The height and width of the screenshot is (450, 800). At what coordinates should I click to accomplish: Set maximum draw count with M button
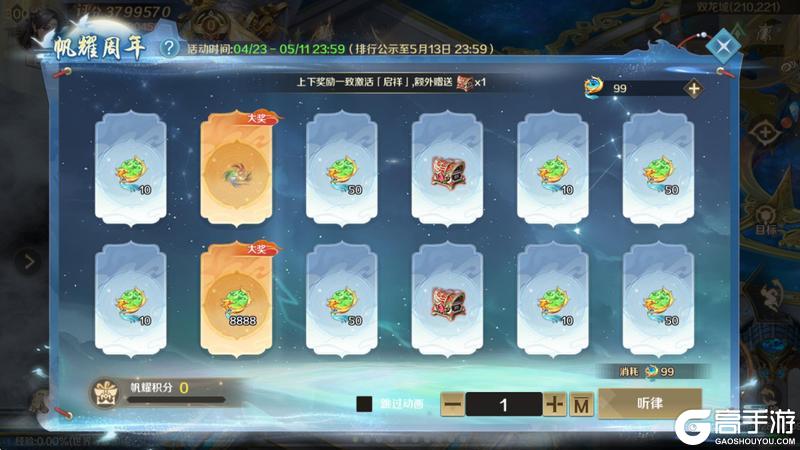point(582,404)
